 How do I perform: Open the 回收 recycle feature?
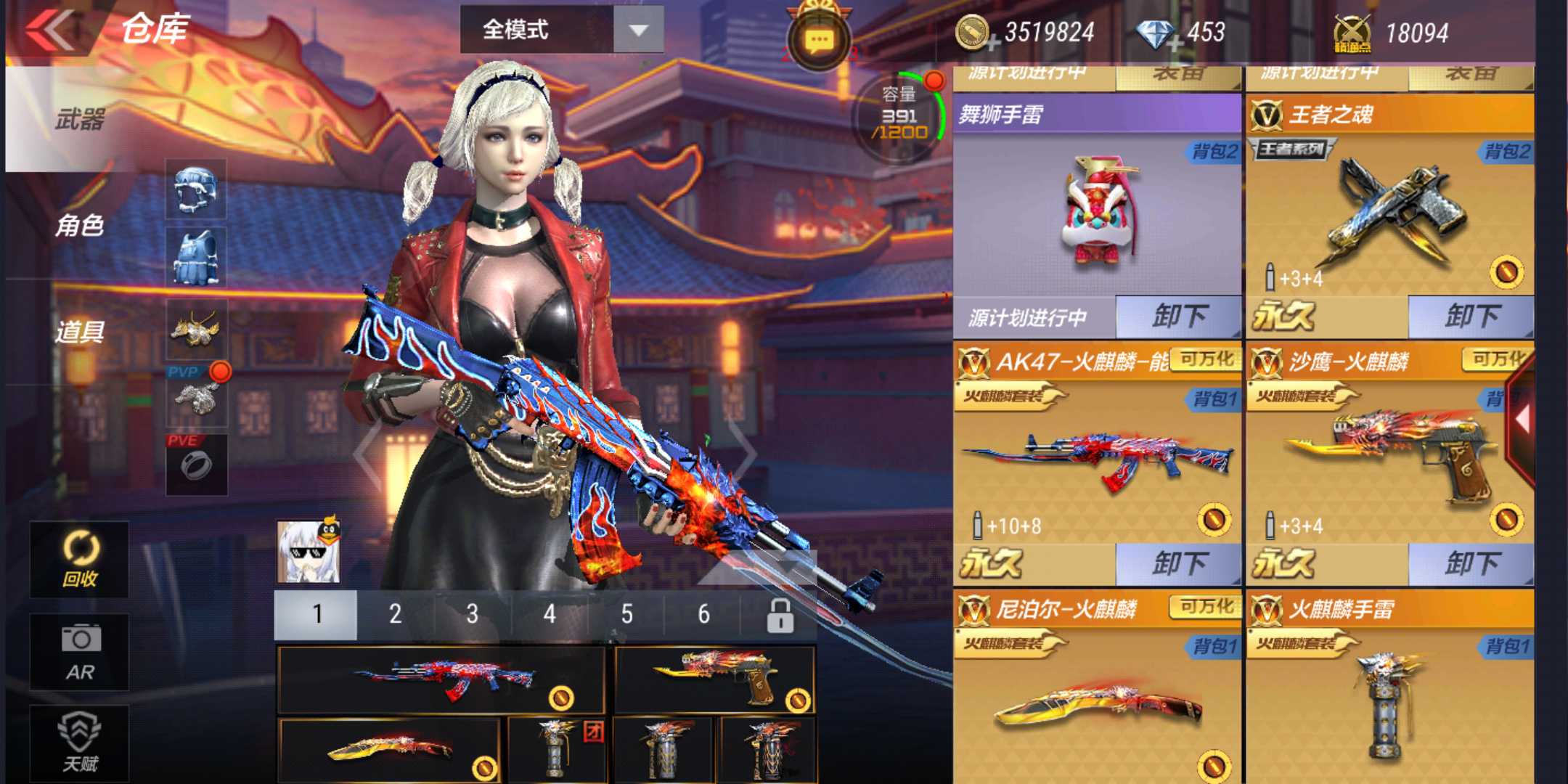click(x=80, y=559)
